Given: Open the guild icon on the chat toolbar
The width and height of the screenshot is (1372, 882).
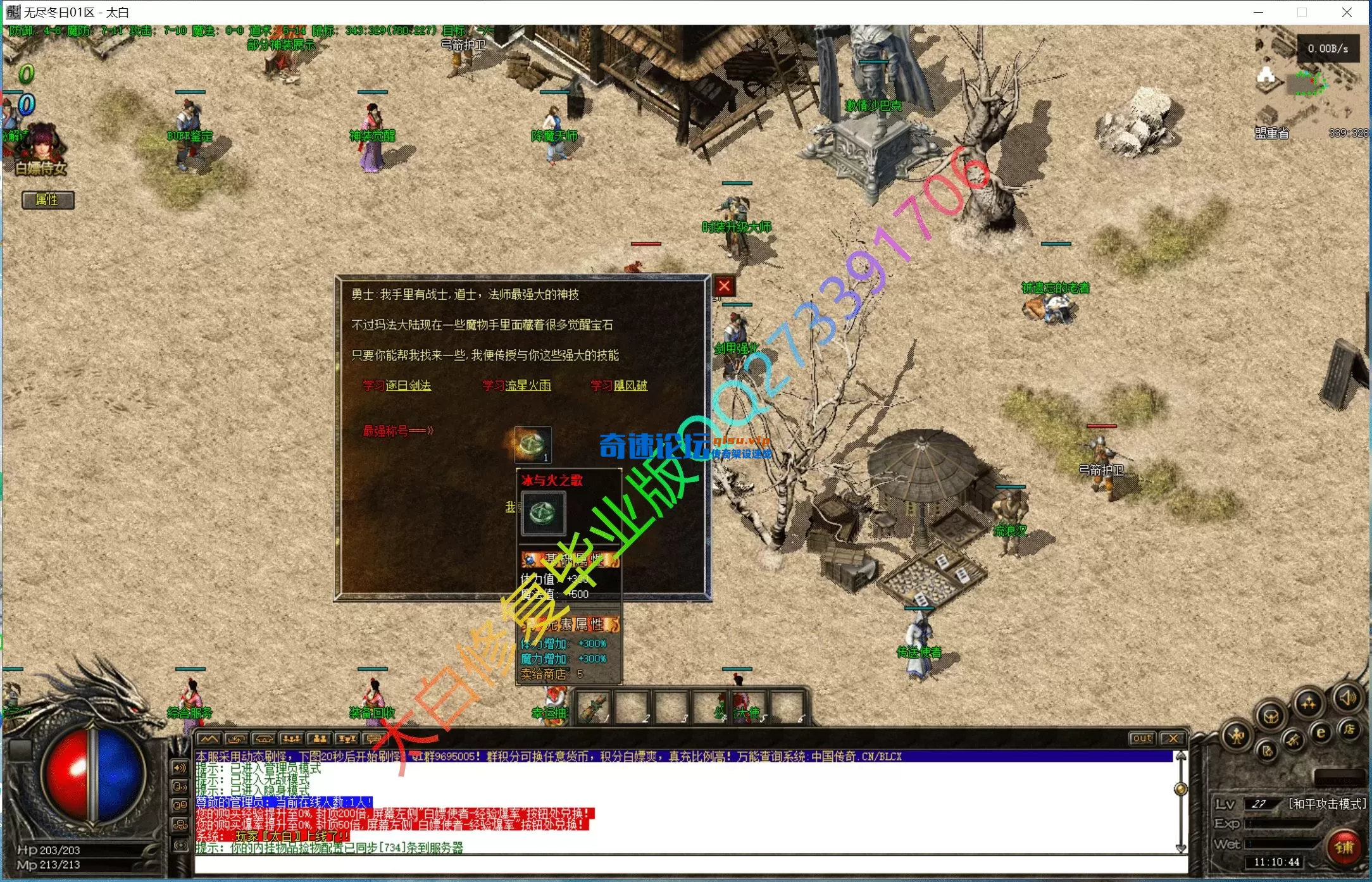Looking at the screenshot, I should [264, 739].
